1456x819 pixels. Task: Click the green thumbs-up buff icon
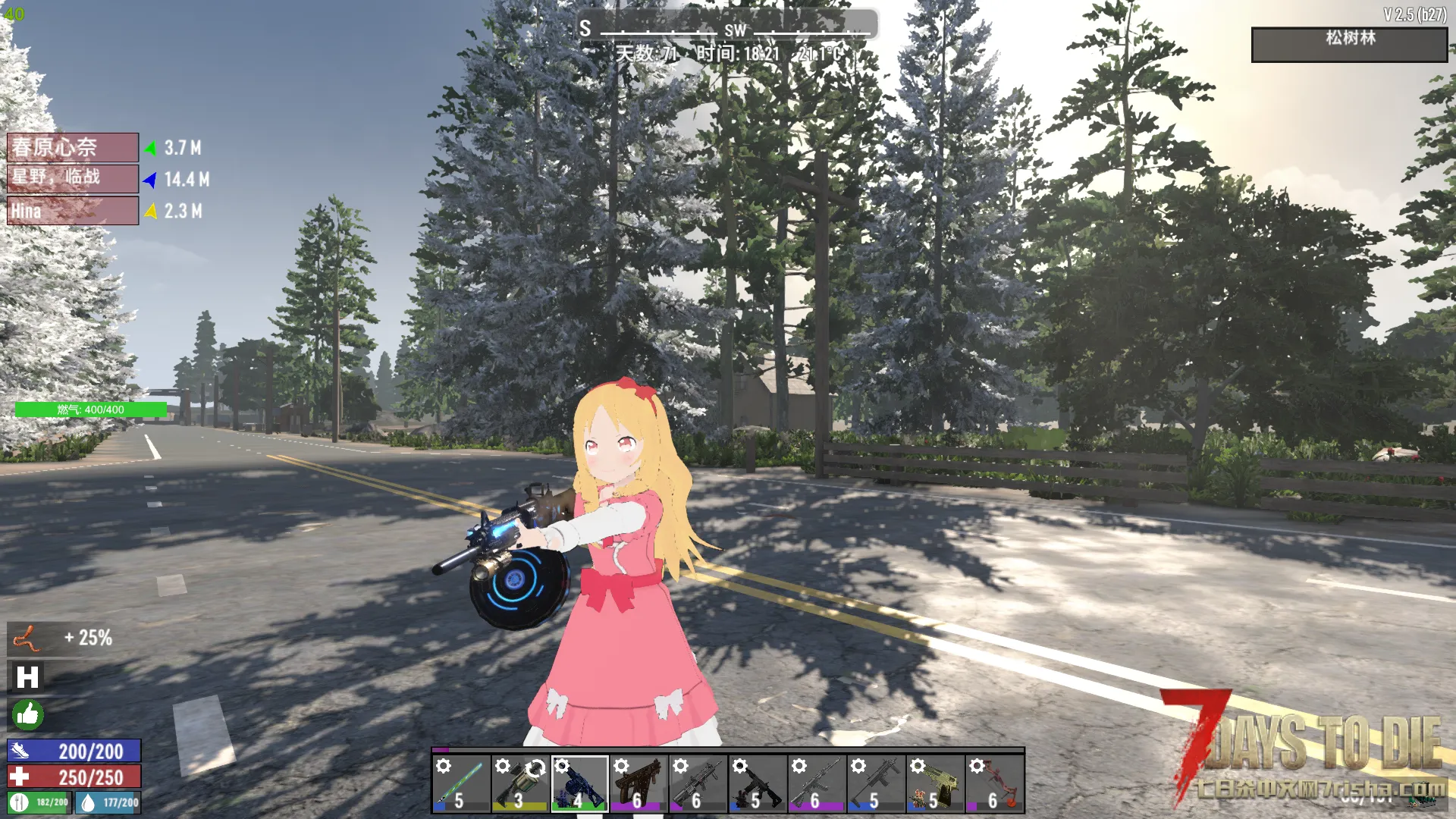click(27, 714)
